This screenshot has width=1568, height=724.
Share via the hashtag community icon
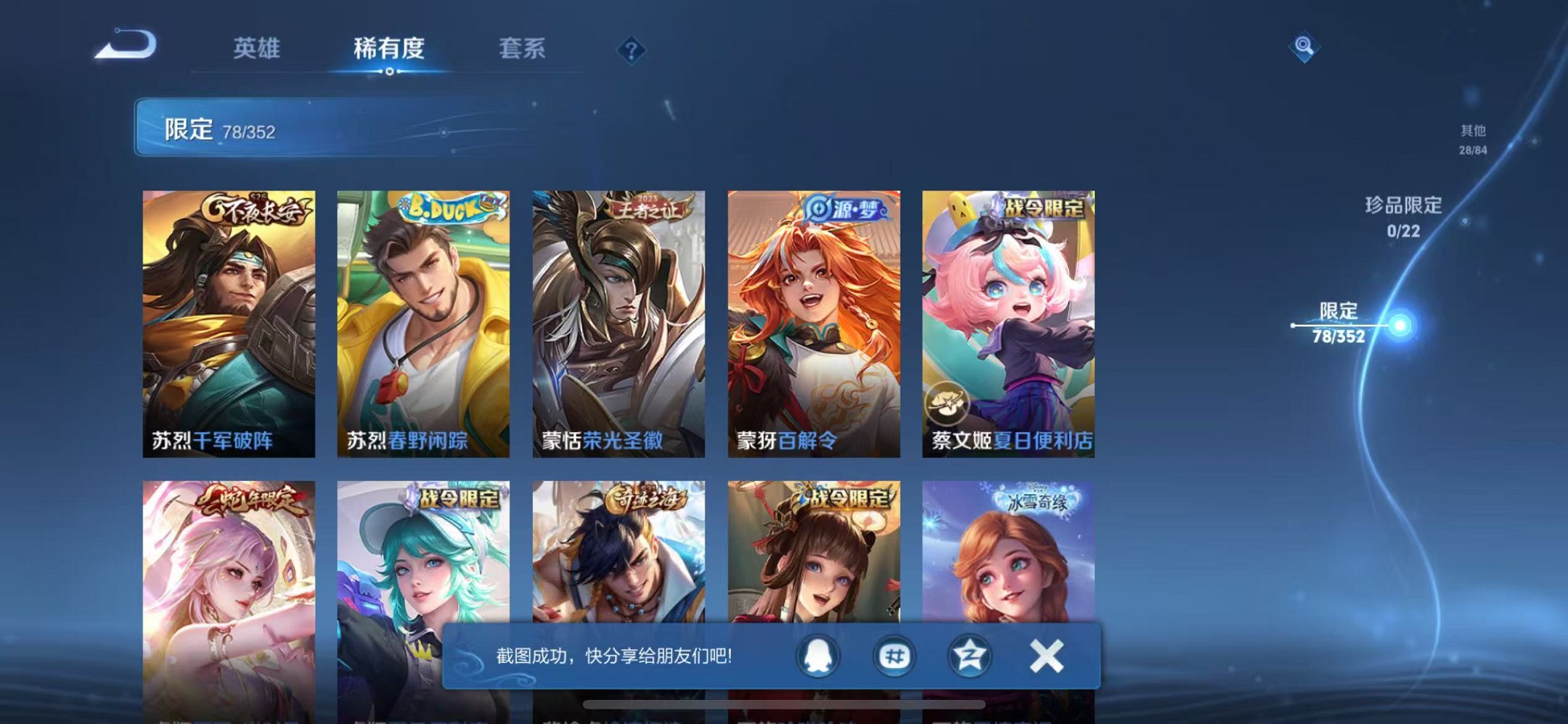tap(894, 656)
